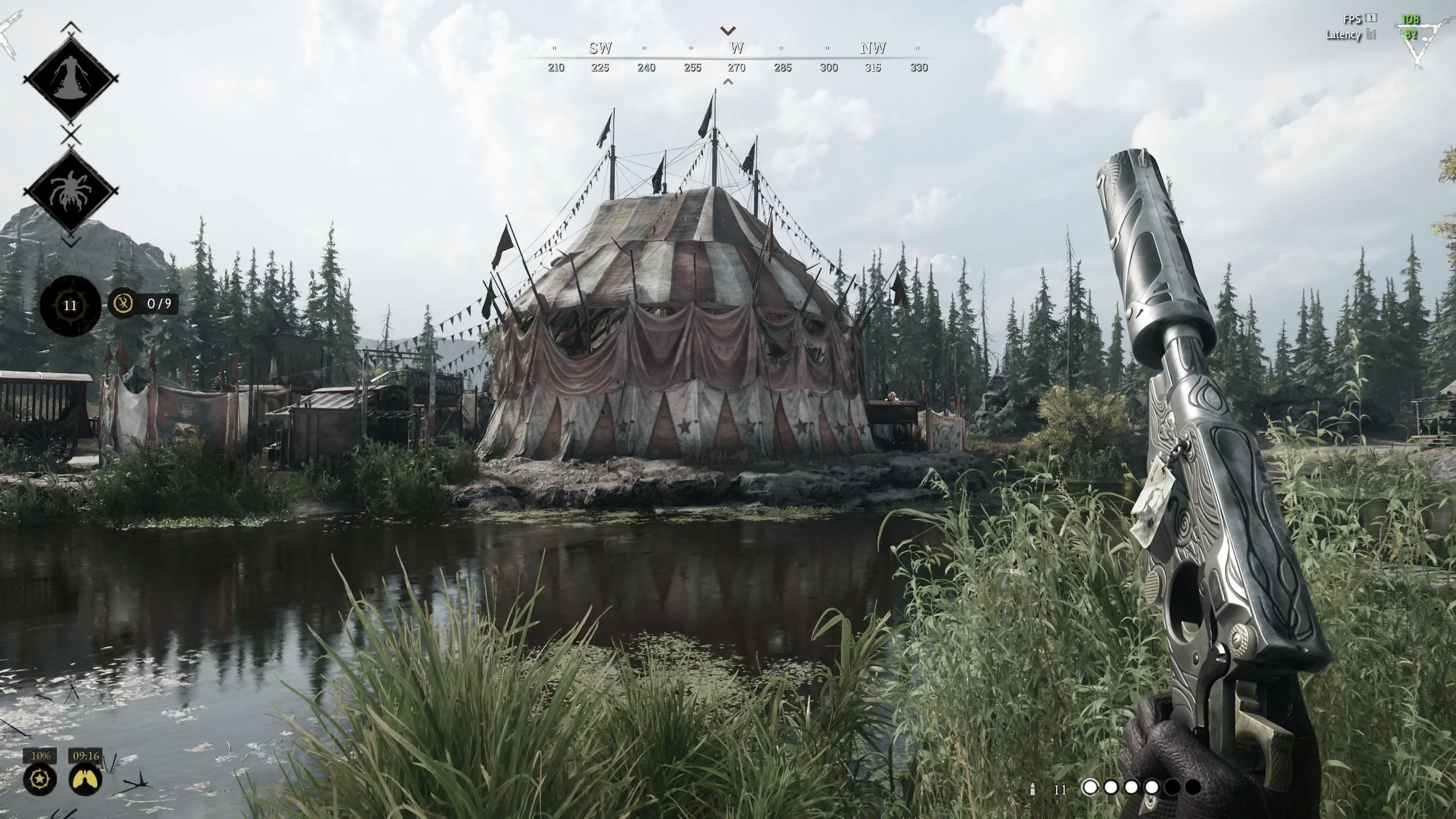Select the lungs stamina icon timed 09:16
This screenshot has height=819, width=1456.
click(86, 779)
